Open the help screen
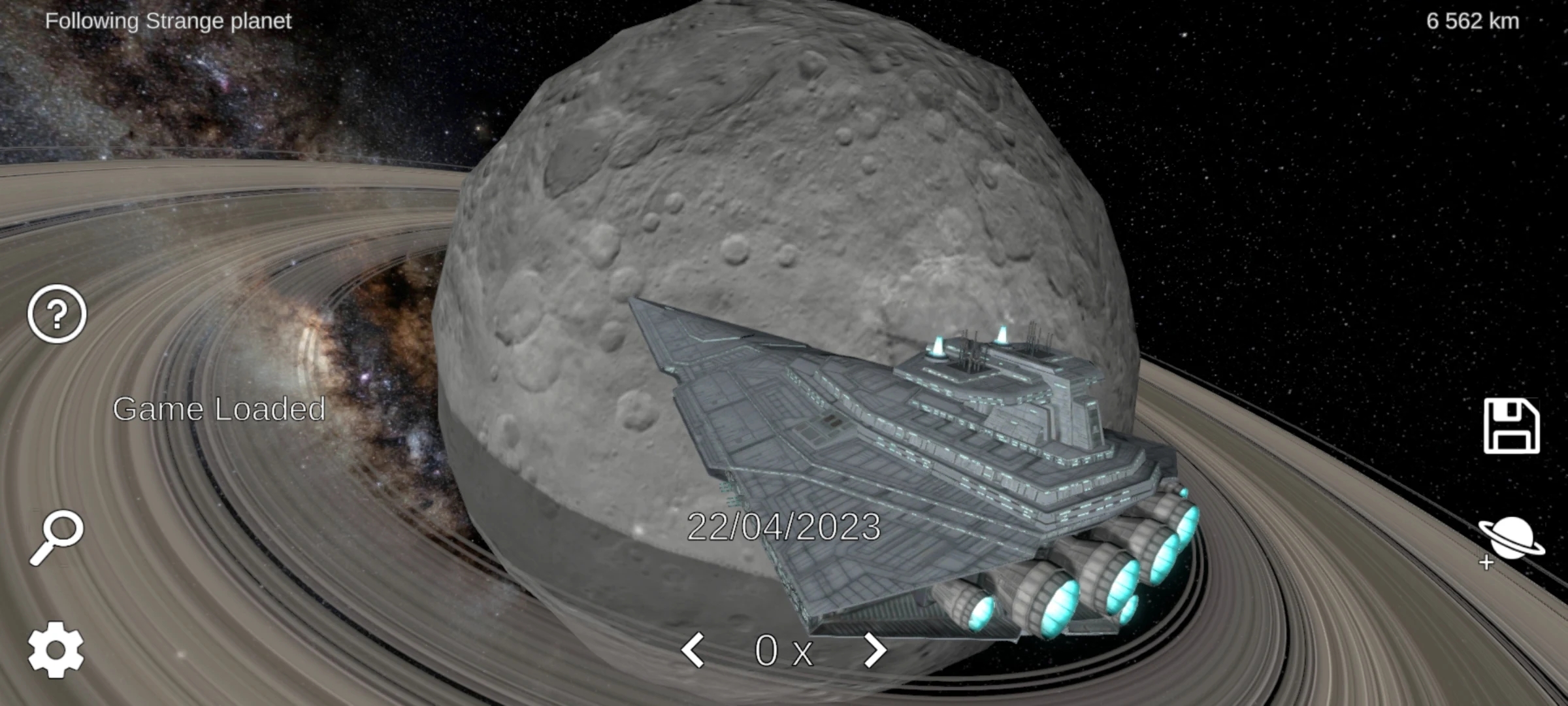The height and width of the screenshot is (706, 1568). (x=56, y=313)
